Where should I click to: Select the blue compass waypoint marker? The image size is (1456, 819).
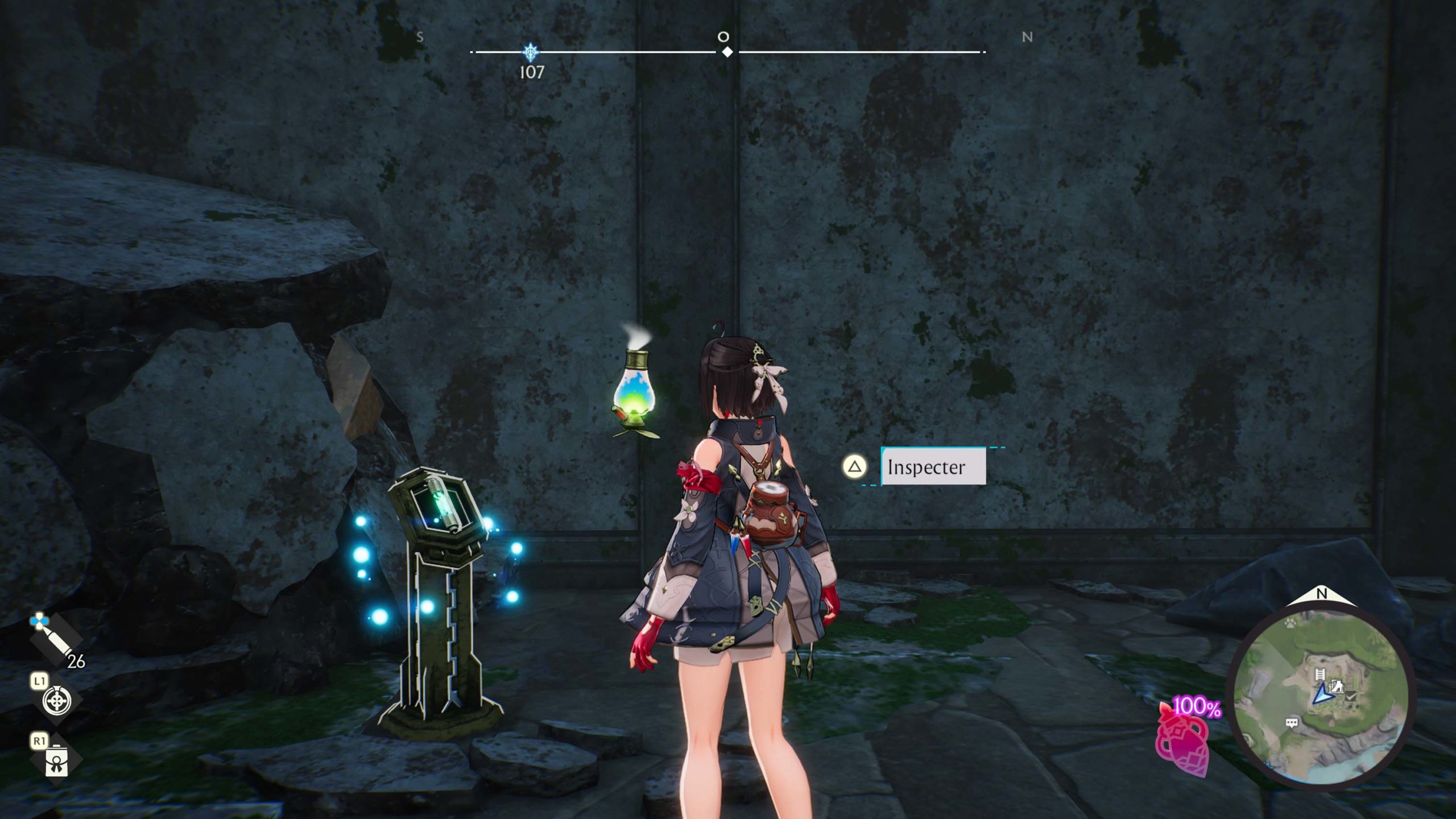click(x=531, y=52)
